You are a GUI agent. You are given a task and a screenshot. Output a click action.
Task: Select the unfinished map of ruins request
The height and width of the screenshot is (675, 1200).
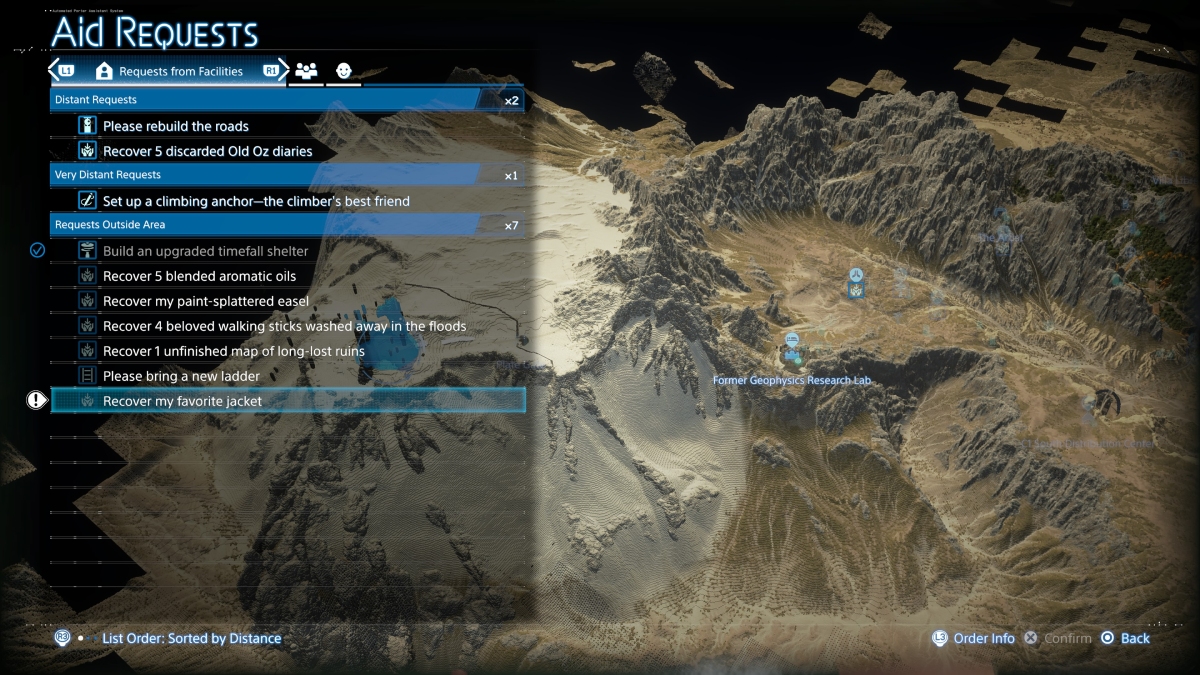point(234,351)
